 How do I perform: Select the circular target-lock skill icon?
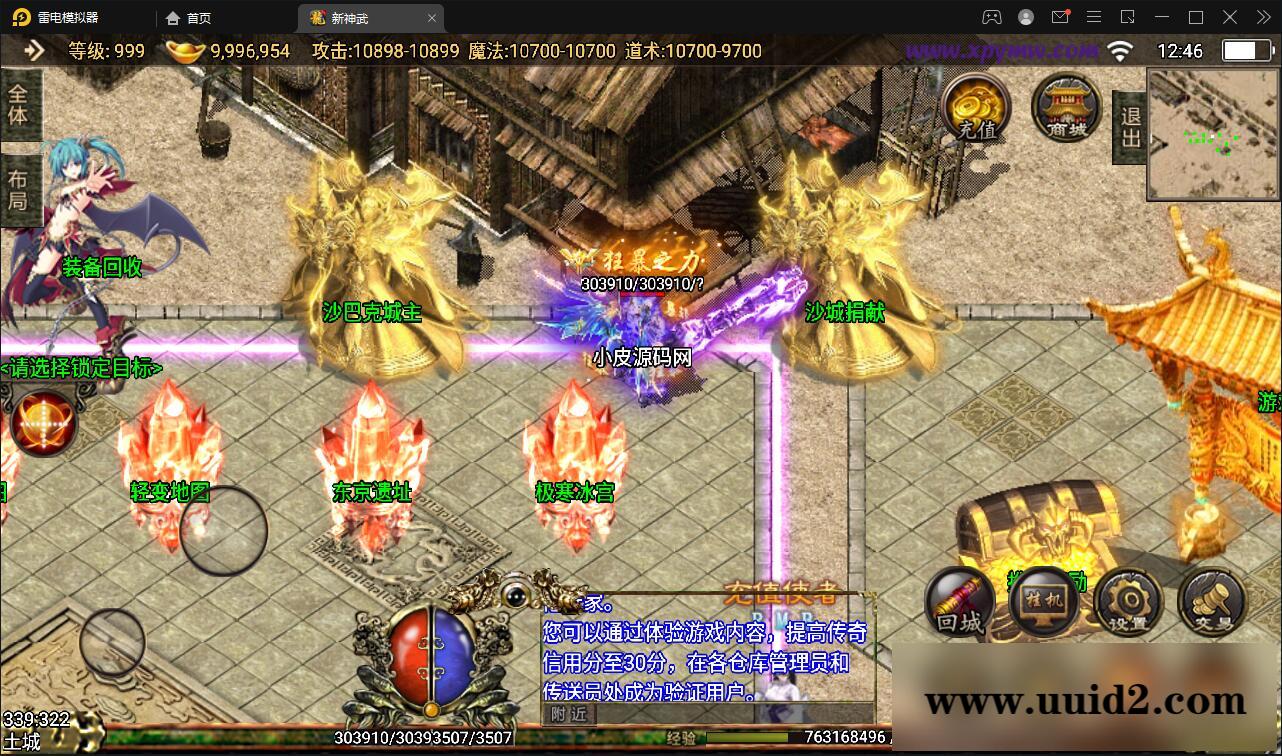tap(42, 421)
